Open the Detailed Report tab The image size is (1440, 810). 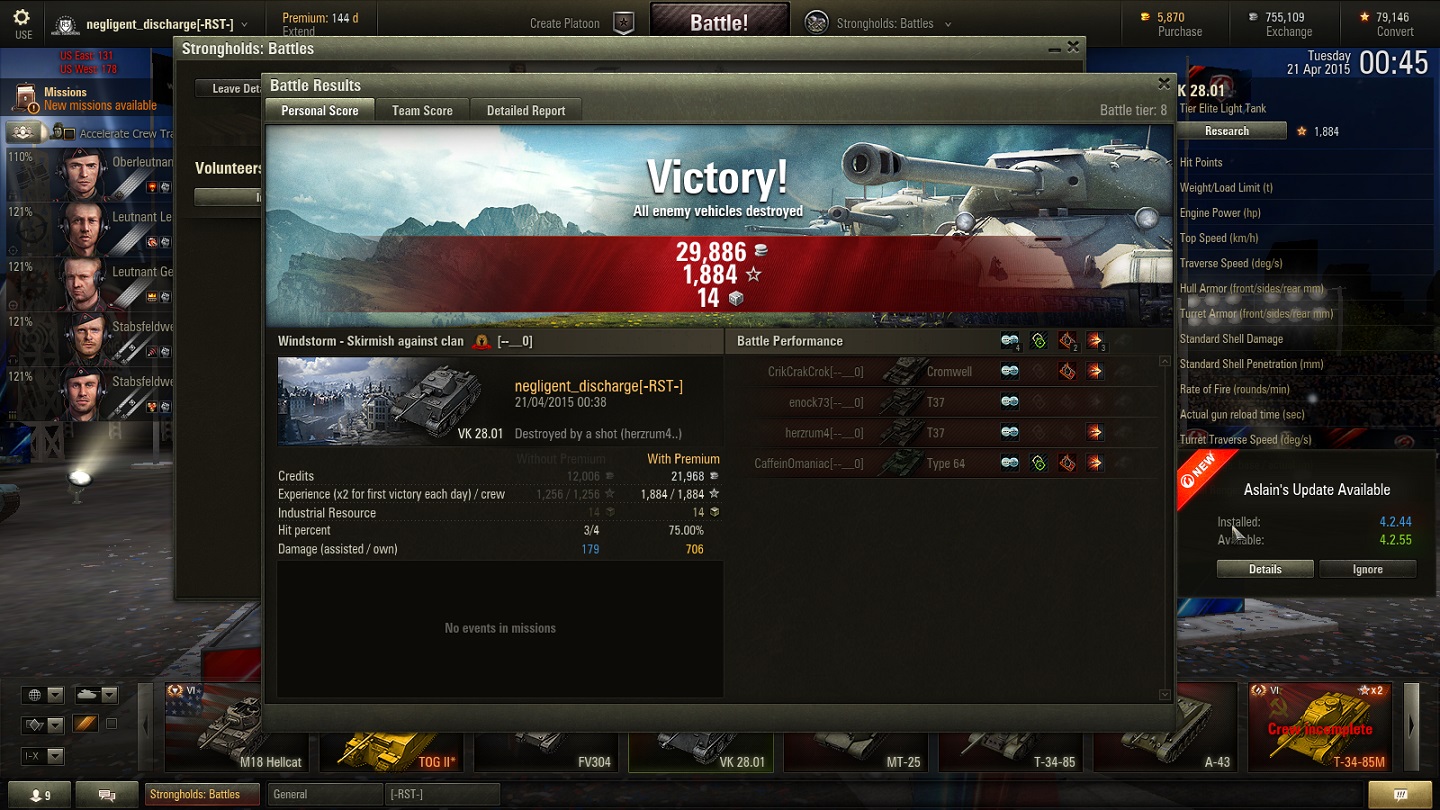[526, 111]
